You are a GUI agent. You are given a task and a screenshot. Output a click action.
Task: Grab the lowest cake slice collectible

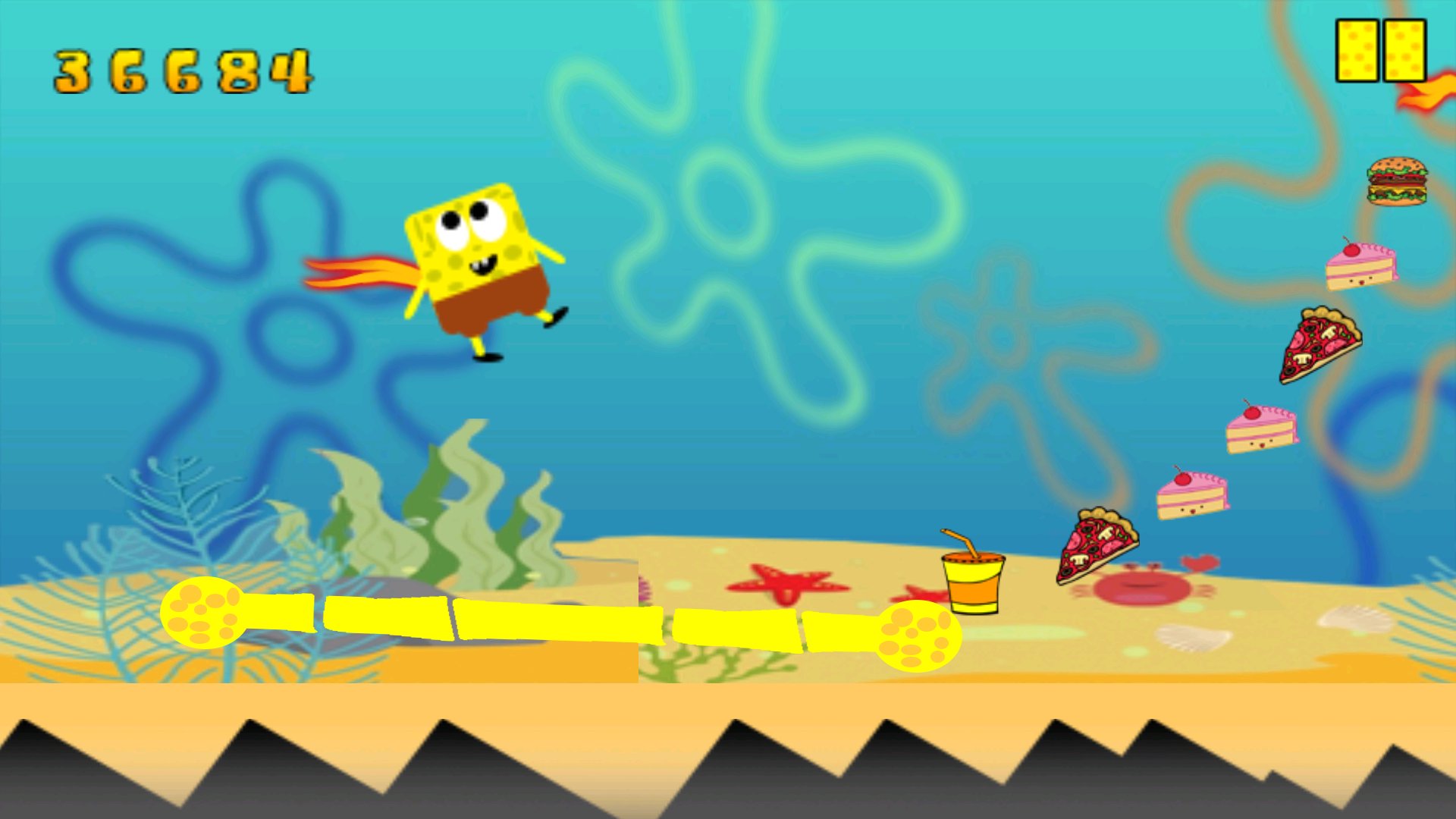[1194, 497]
